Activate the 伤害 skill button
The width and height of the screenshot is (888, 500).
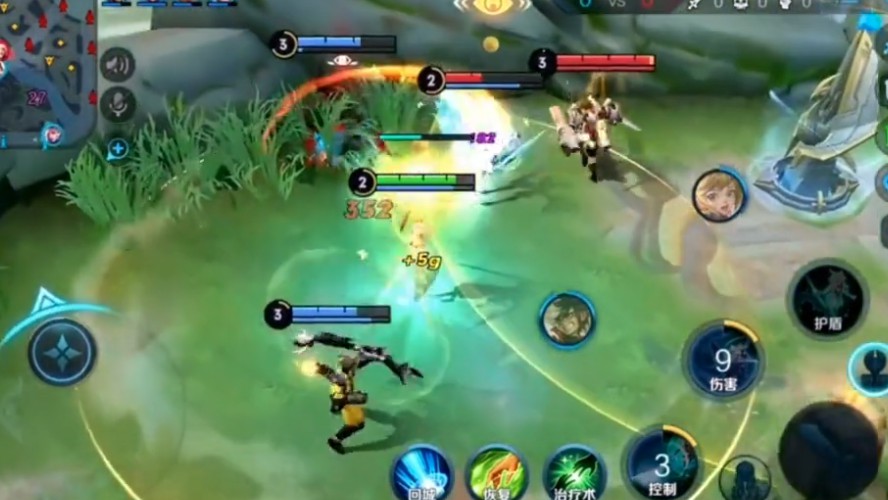723,360
